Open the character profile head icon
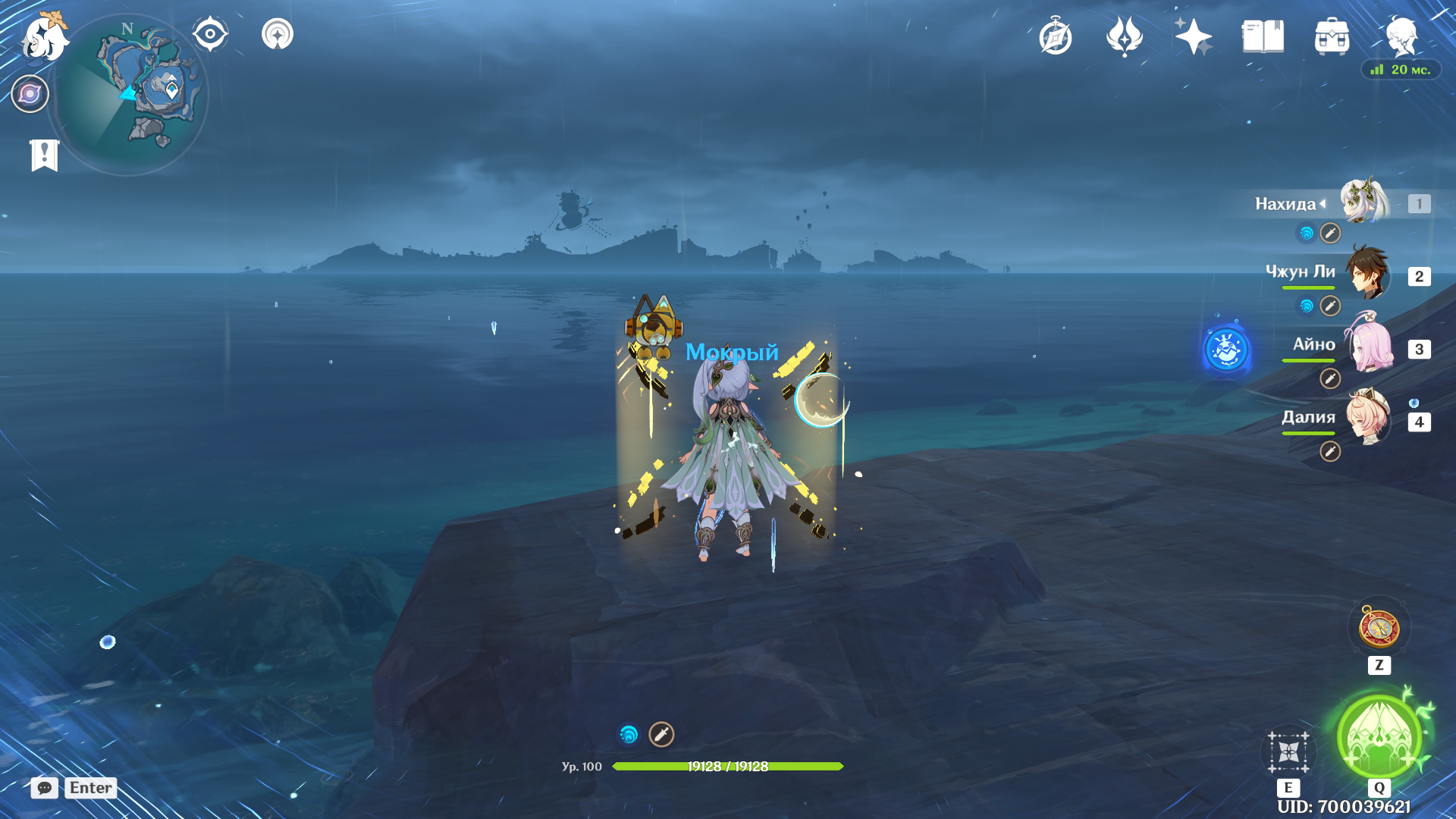 [1401, 36]
